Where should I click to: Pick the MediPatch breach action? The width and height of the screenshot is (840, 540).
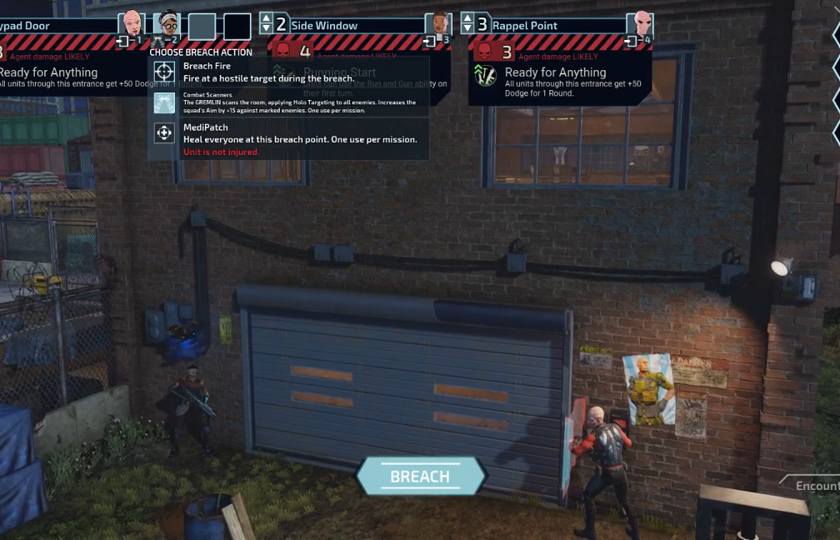(165, 133)
